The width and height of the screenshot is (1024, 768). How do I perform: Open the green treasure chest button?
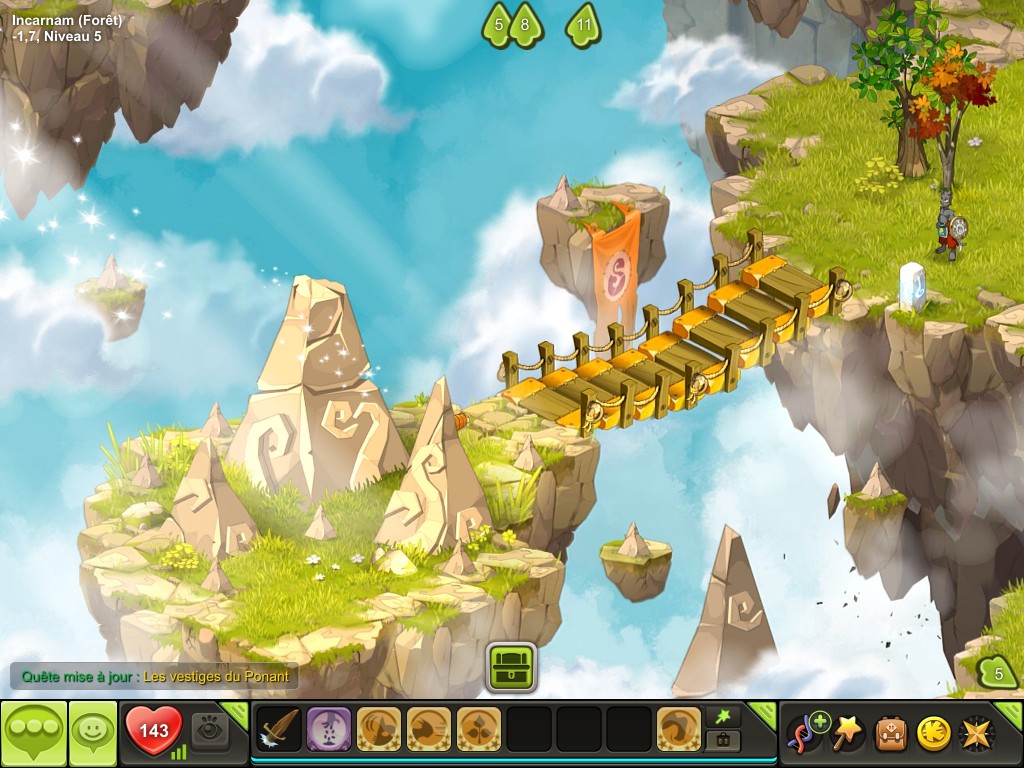tap(512, 666)
